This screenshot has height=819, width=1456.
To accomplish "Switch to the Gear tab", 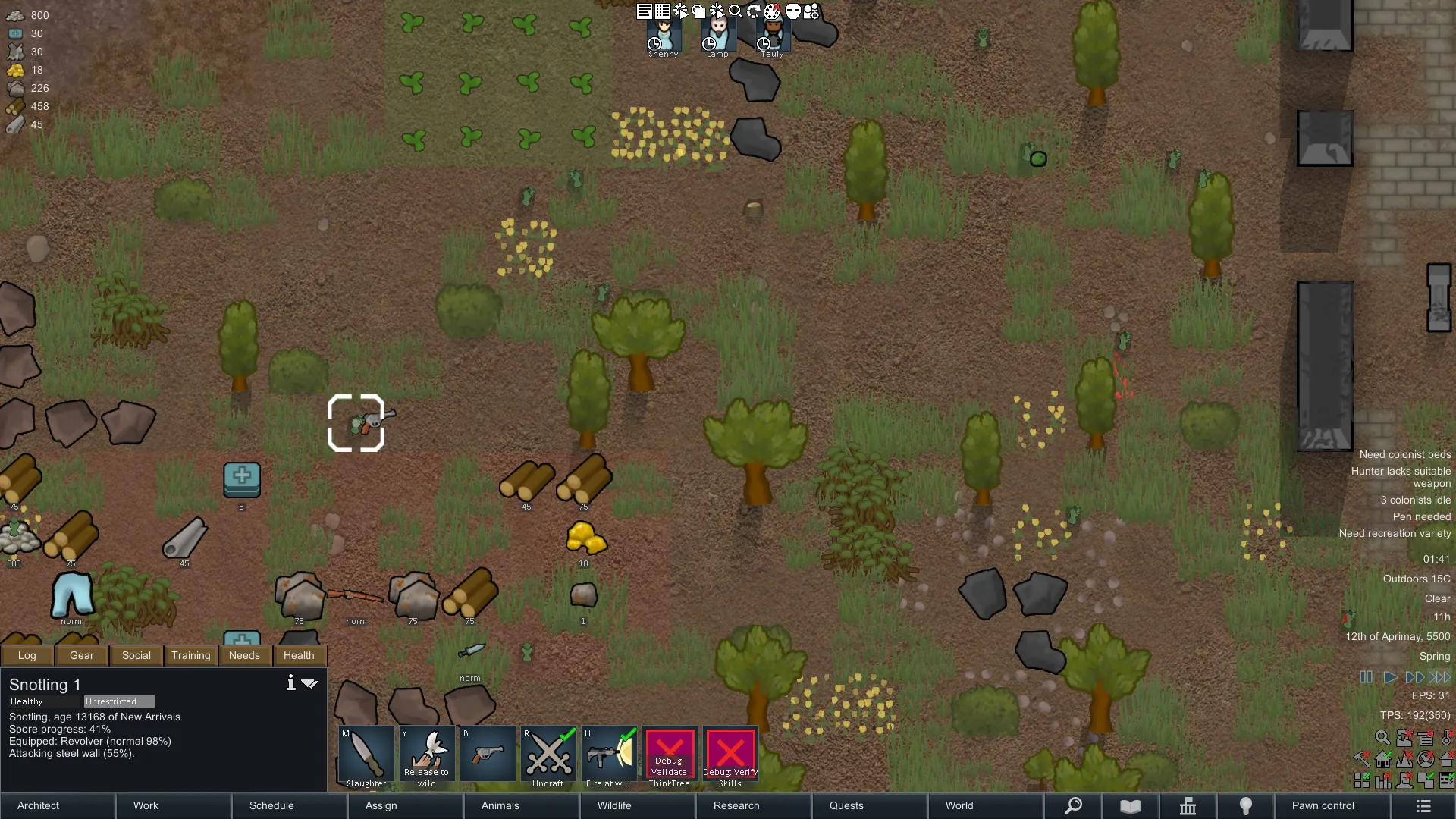I will pyautogui.click(x=82, y=655).
